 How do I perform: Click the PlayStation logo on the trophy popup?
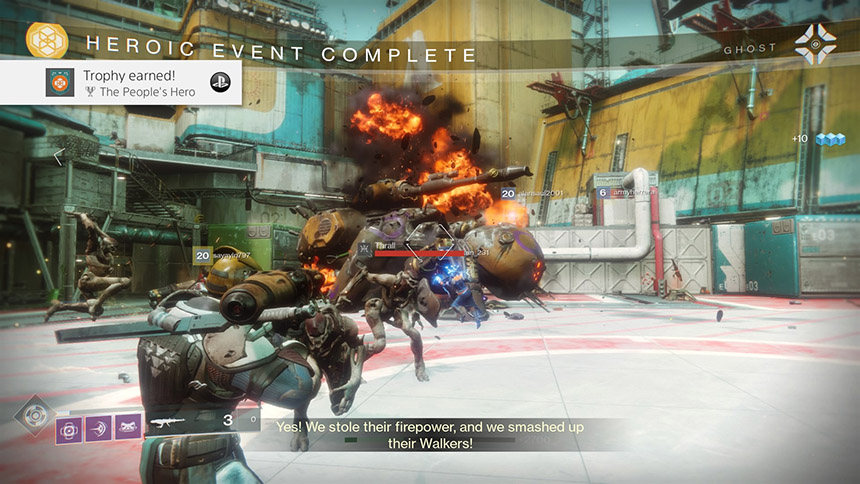219,83
